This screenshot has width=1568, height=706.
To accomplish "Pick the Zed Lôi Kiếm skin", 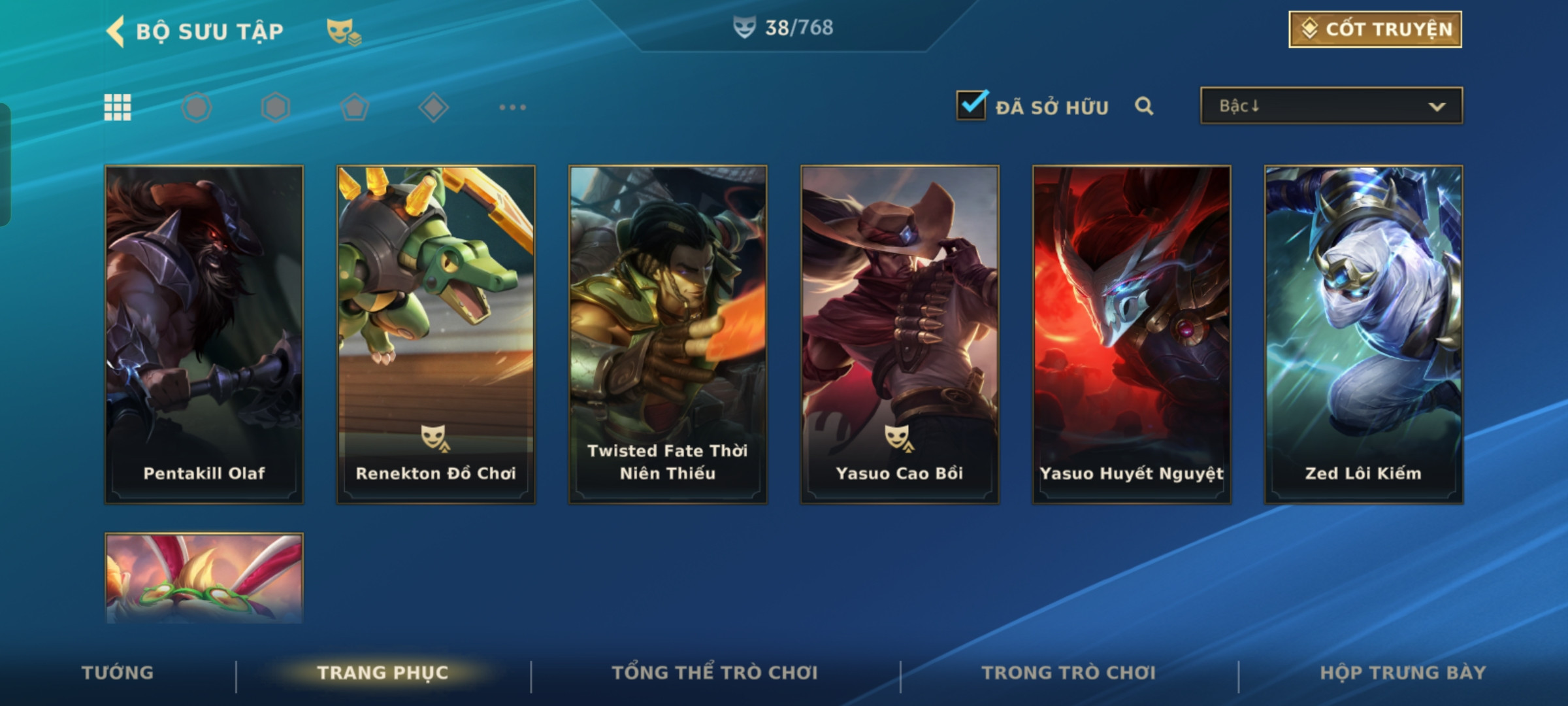I will click(x=1364, y=334).
